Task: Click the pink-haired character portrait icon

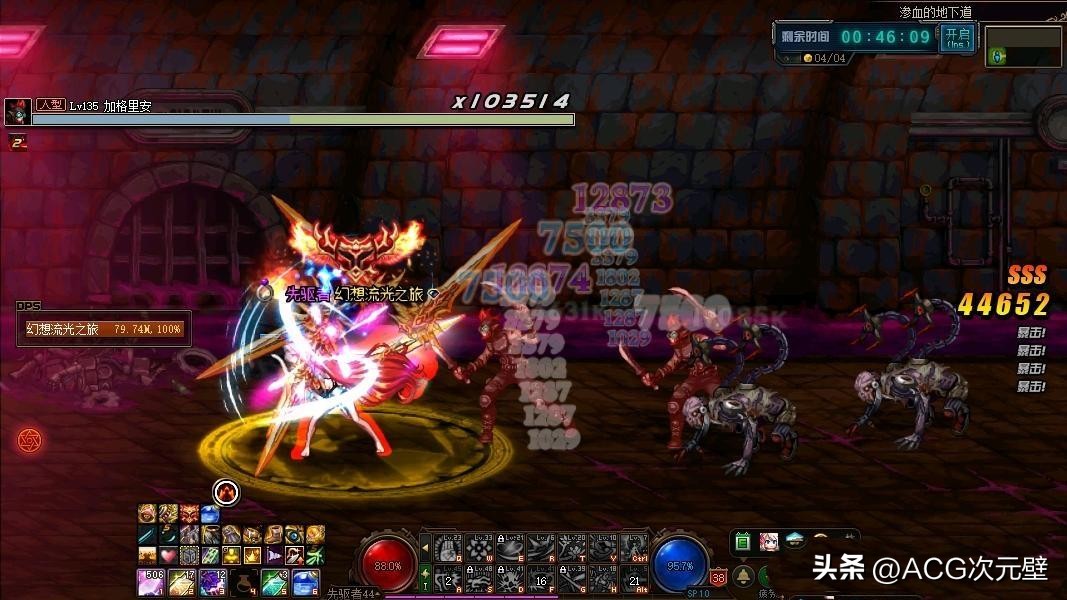Action: coord(769,542)
